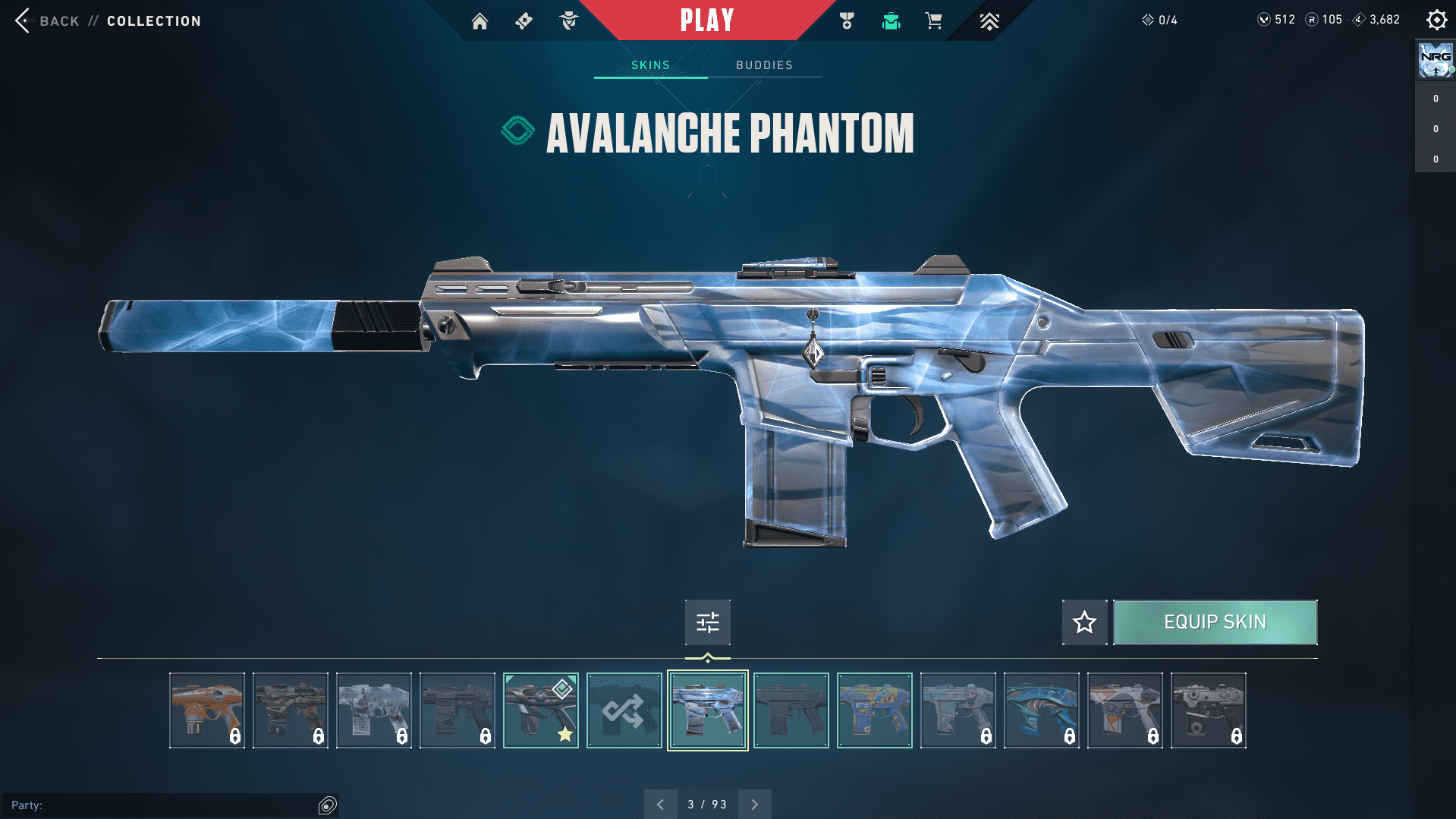Viewport: 1456px width, 819px height.
Task: Select the blue and yellow Phantom skin
Action: [874, 710]
